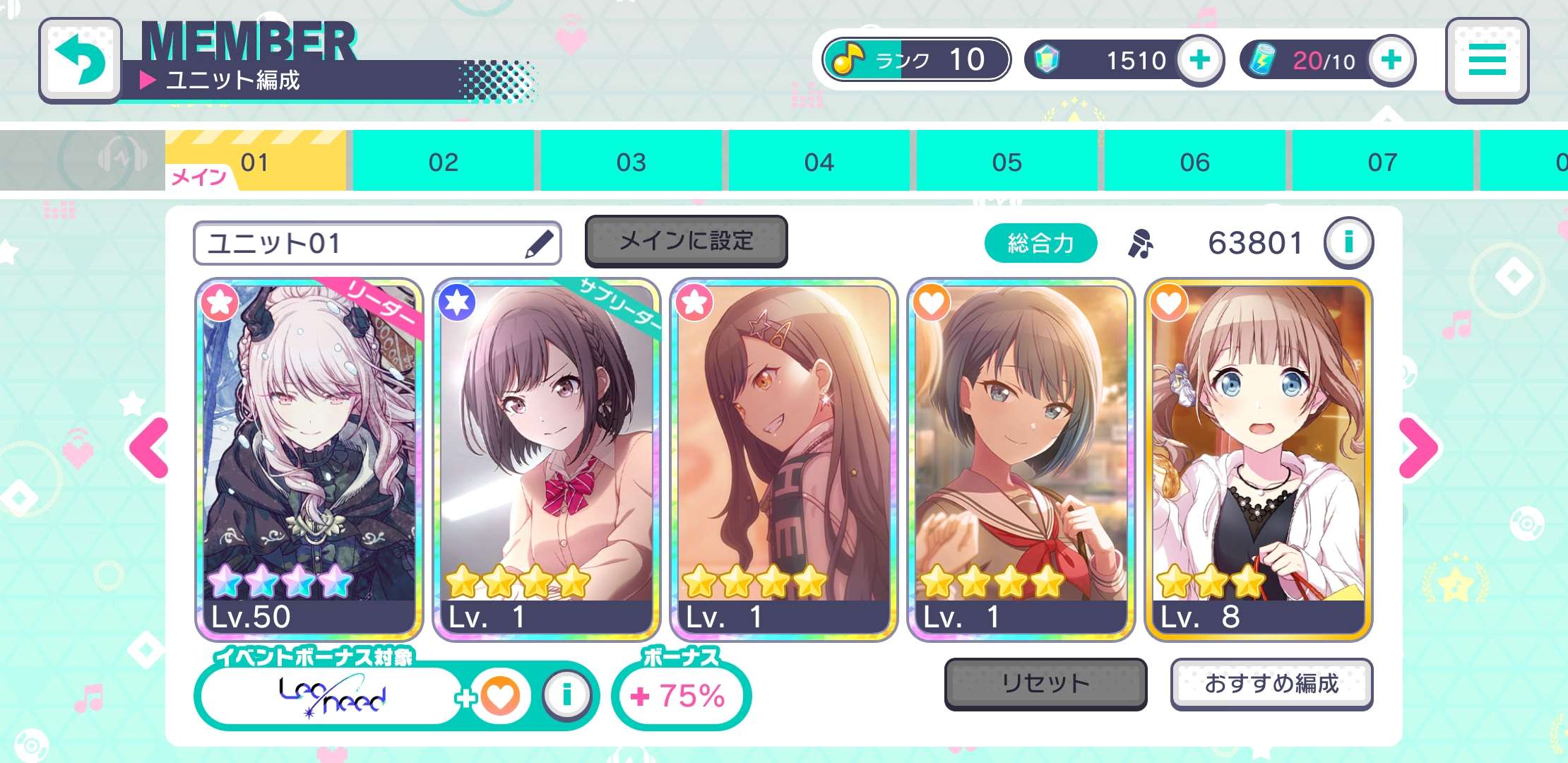Show total power info next to 63801
This screenshot has height=763, width=1568.
[1348, 242]
